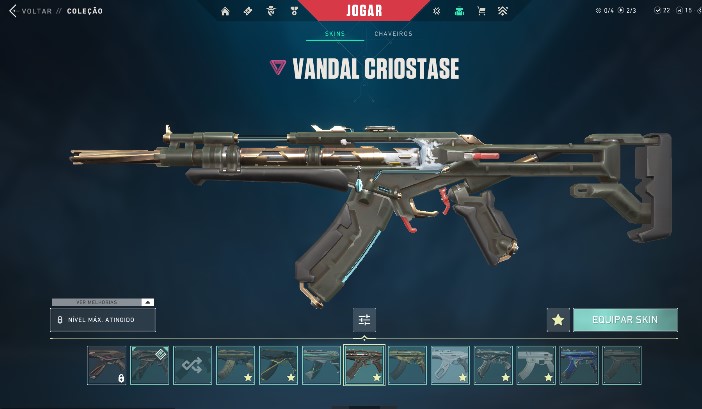Screen dimensions: 702x409
Task: Select the first Vandal thumbnail with lock
Action: pyautogui.click(x=106, y=365)
